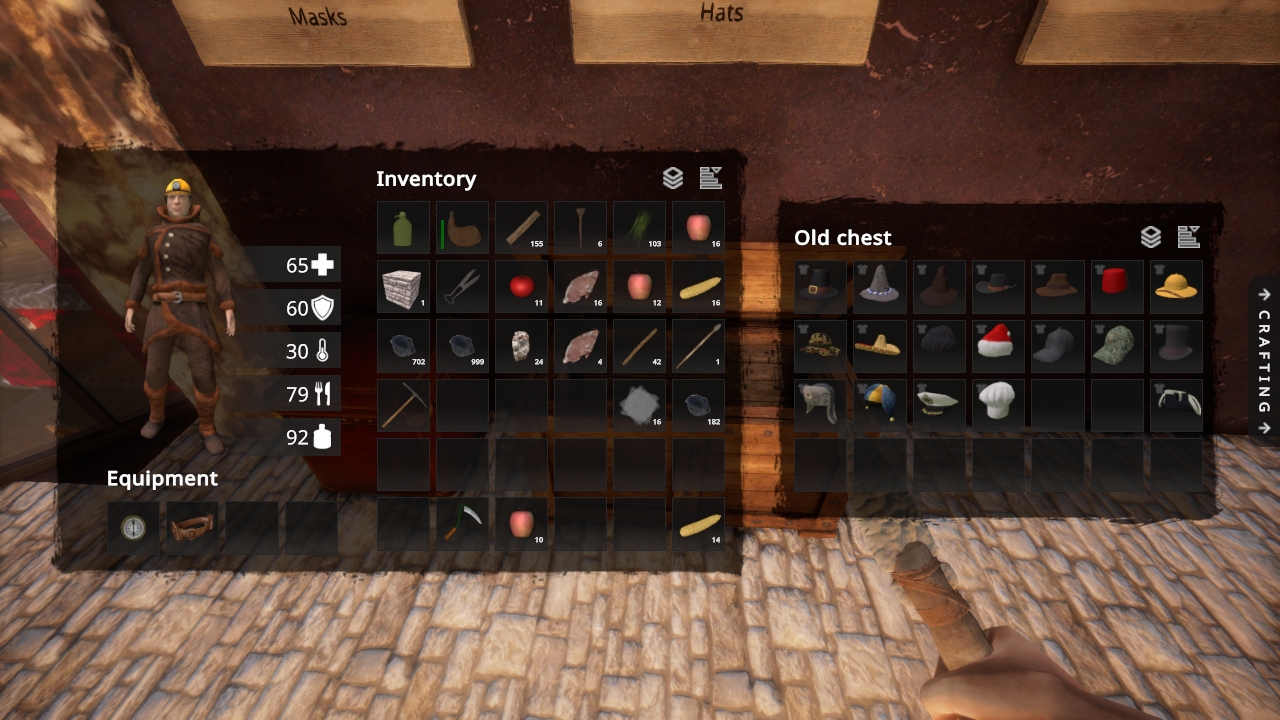The height and width of the screenshot is (720, 1280).
Task: Select the sickle in the bottom row
Action: tap(462, 523)
